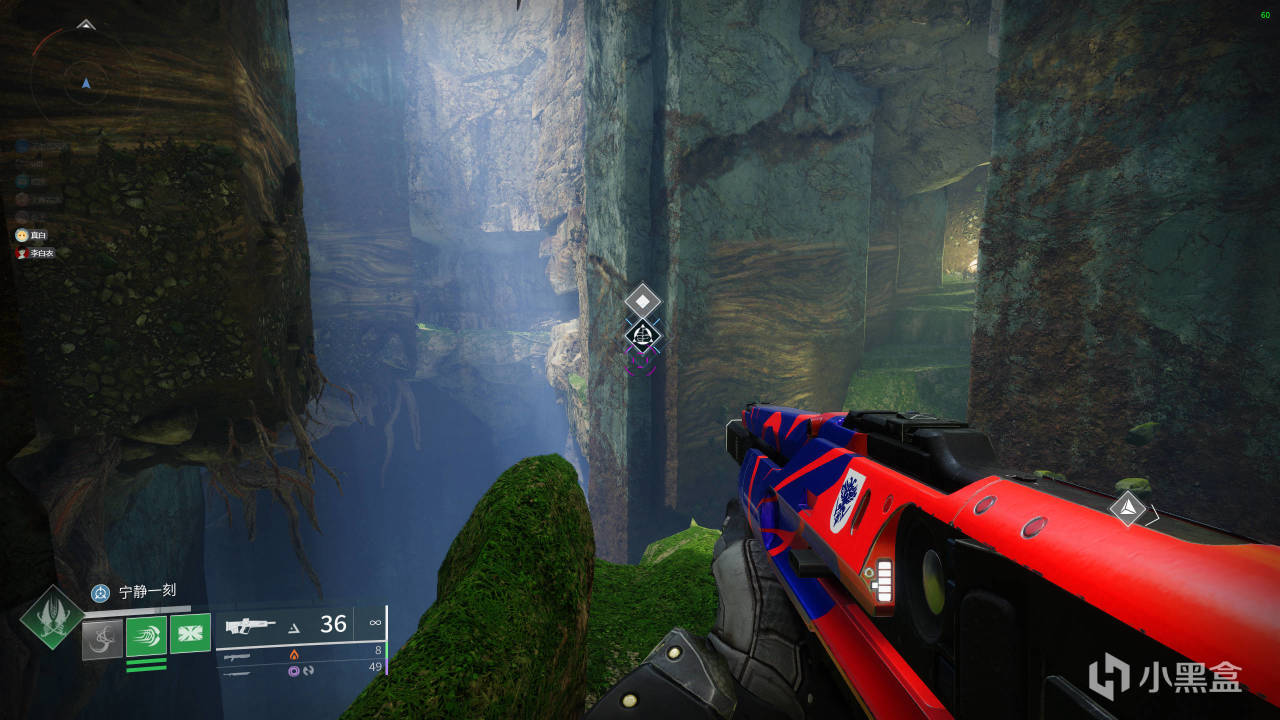Trigger the green class ability icon
Image resolution: width=1280 pixels, height=720 pixels.
coord(190,633)
